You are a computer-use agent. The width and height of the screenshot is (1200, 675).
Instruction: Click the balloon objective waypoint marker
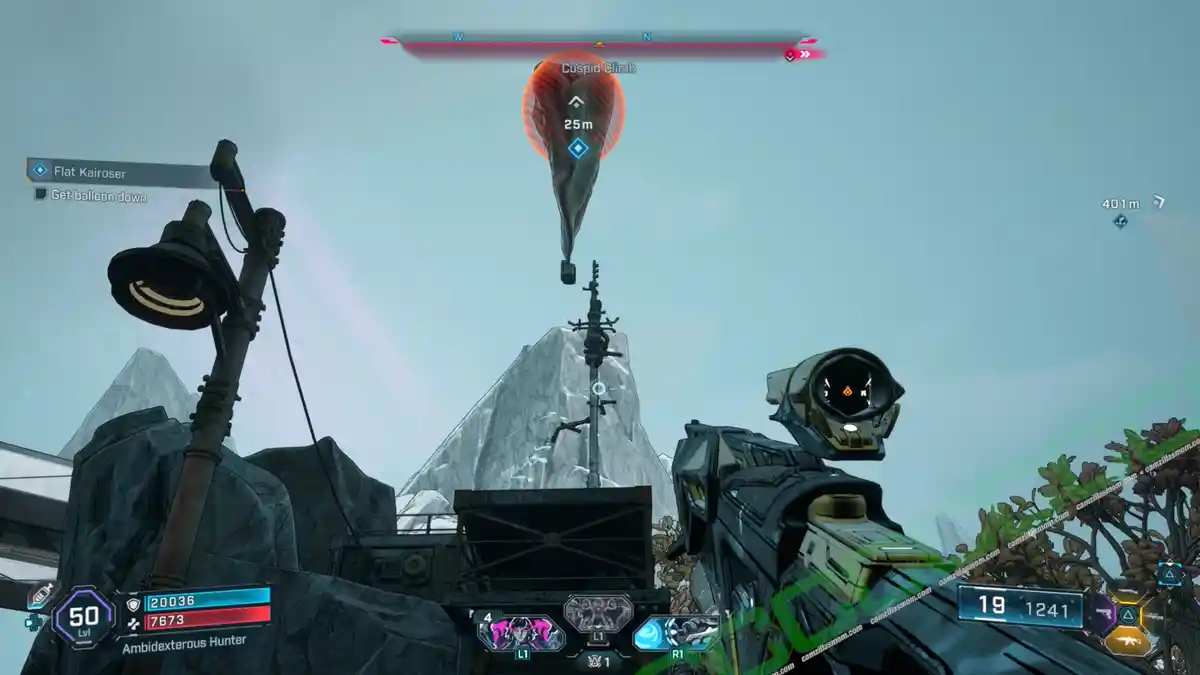577,149
